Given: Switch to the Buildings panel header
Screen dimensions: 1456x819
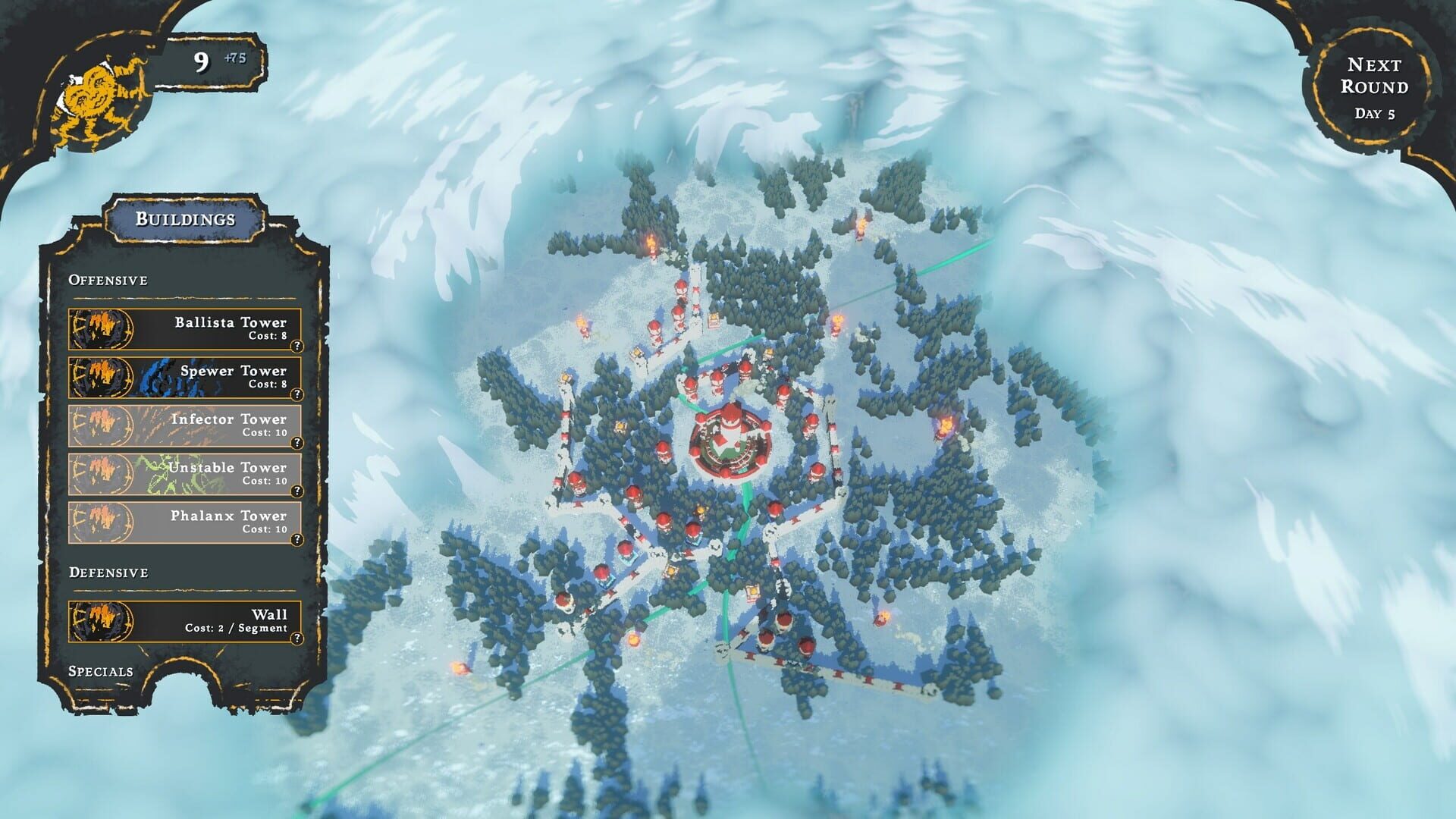Looking at the screenshot, I should pyautogui.click(x=184, y=220).
